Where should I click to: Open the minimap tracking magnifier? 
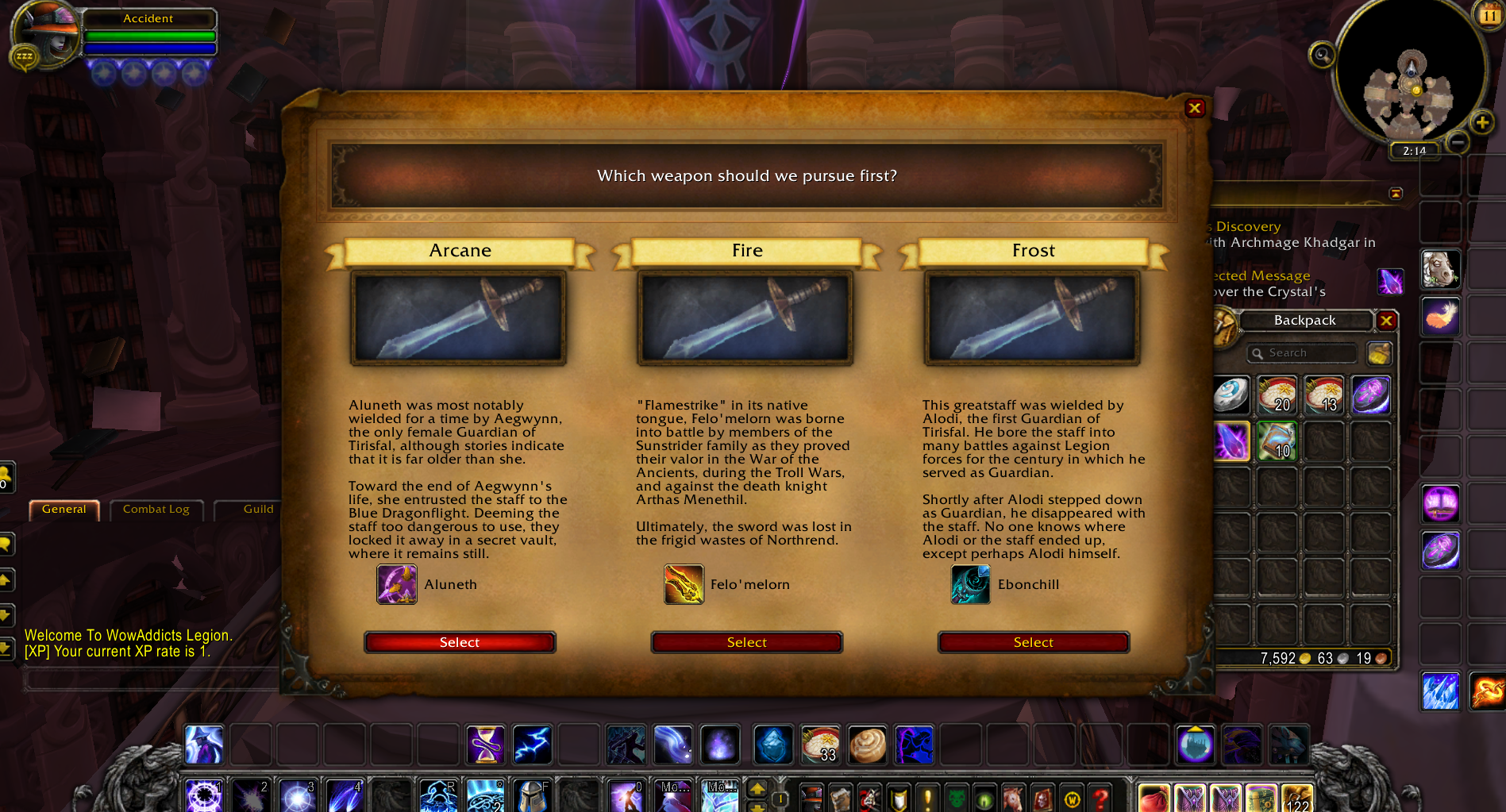[x=1322, y=55]
